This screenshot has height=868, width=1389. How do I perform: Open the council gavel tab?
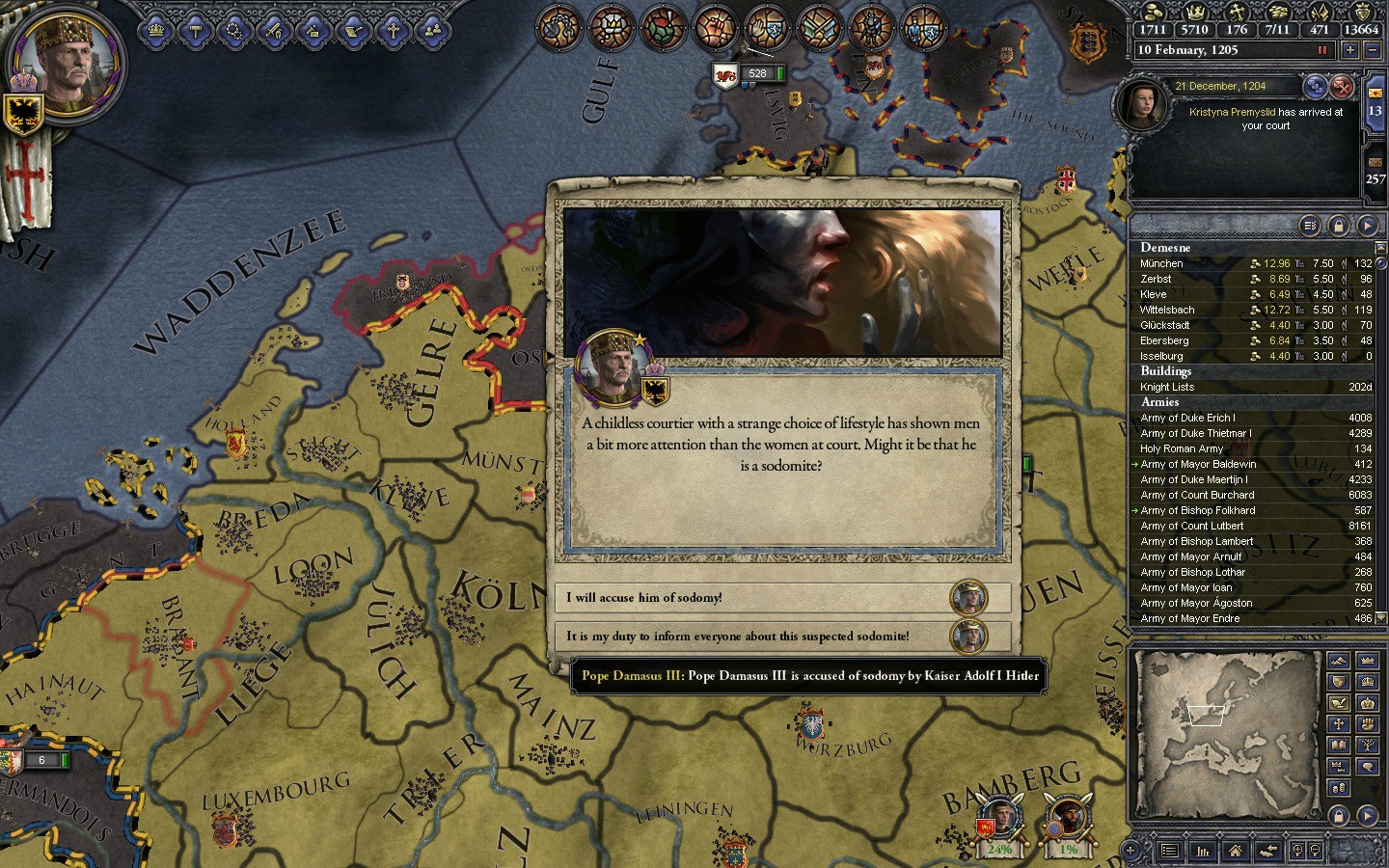point(196,32)
